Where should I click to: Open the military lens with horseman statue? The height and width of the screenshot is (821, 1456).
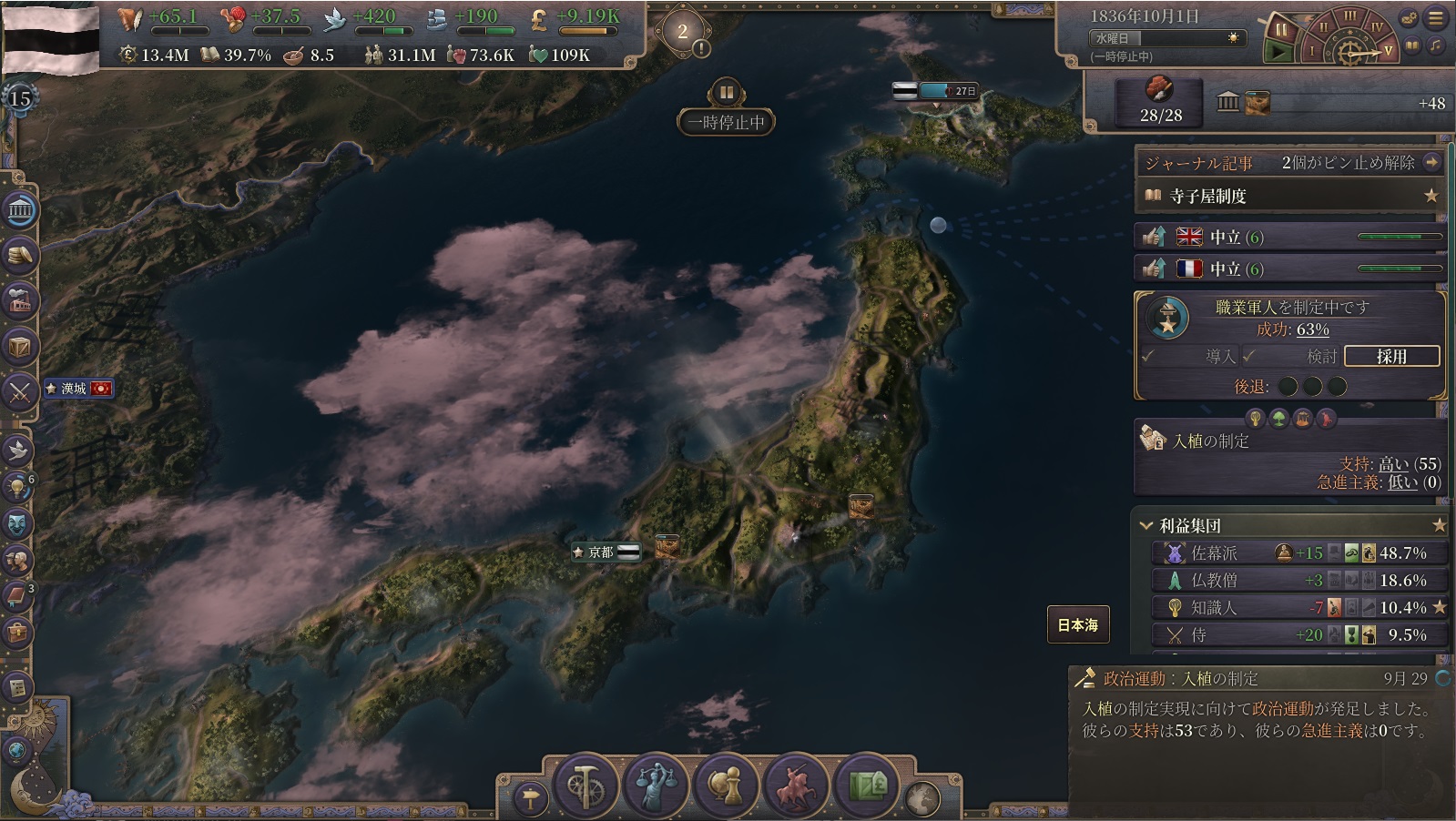[797, 785]
